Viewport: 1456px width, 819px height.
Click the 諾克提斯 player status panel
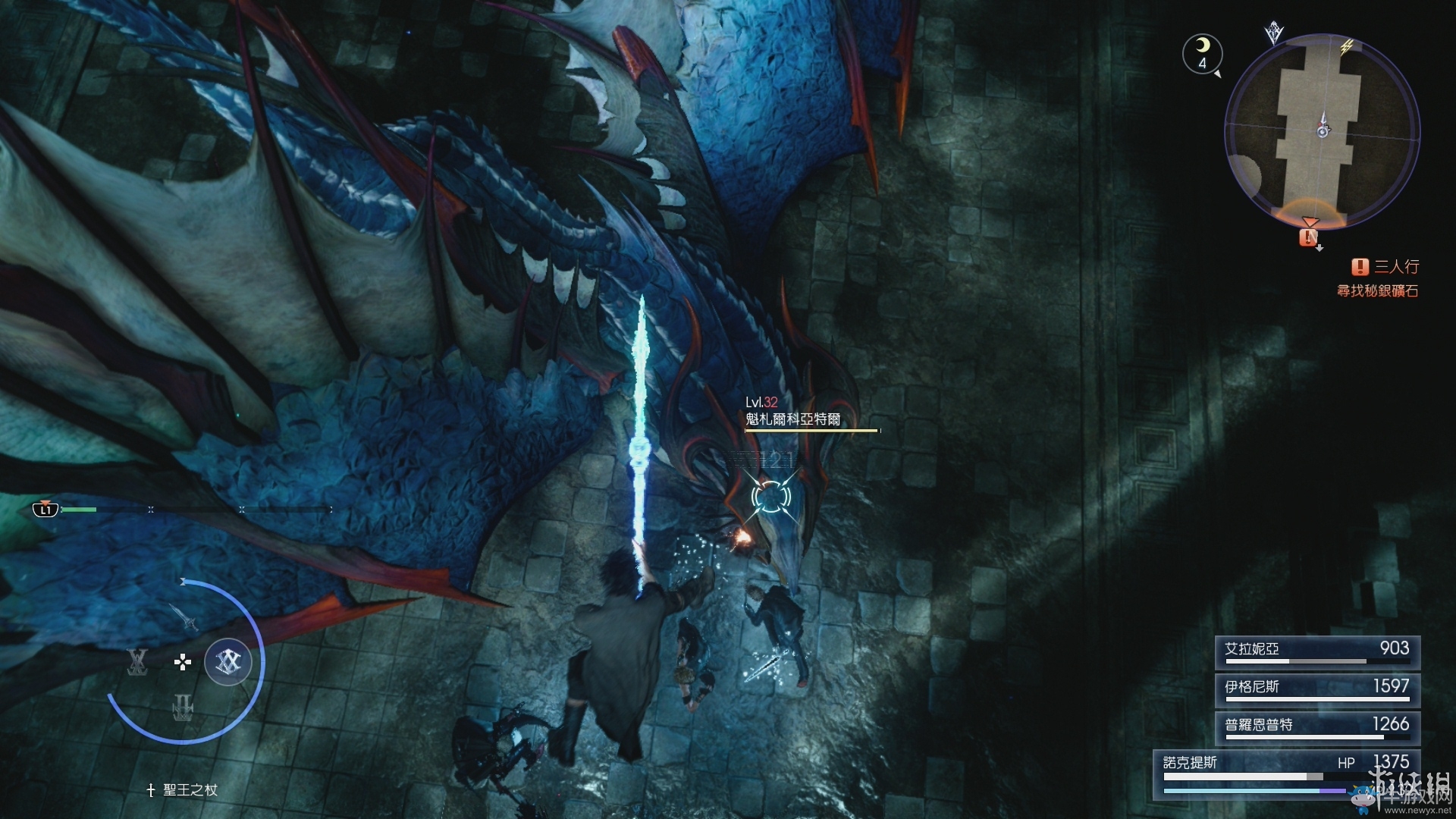coord(1286,773)
